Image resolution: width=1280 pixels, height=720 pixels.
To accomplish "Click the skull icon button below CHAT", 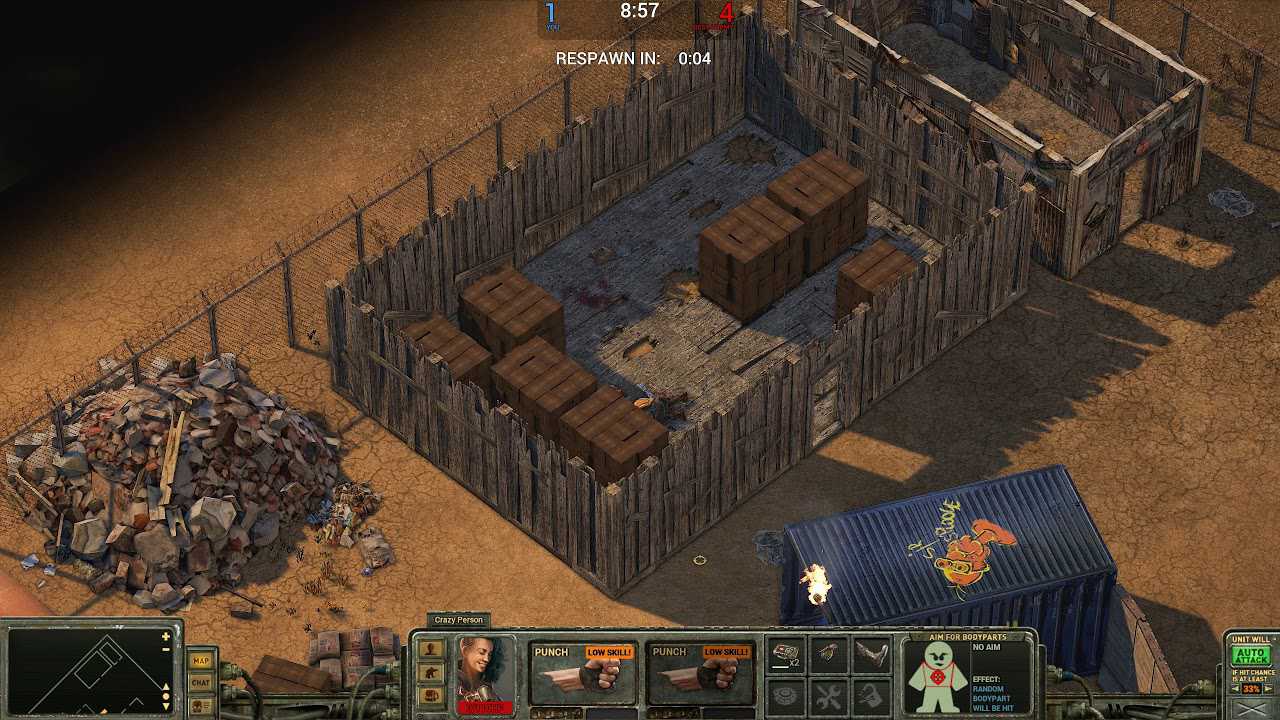I will pyautogui.click(x=201, y=704).
